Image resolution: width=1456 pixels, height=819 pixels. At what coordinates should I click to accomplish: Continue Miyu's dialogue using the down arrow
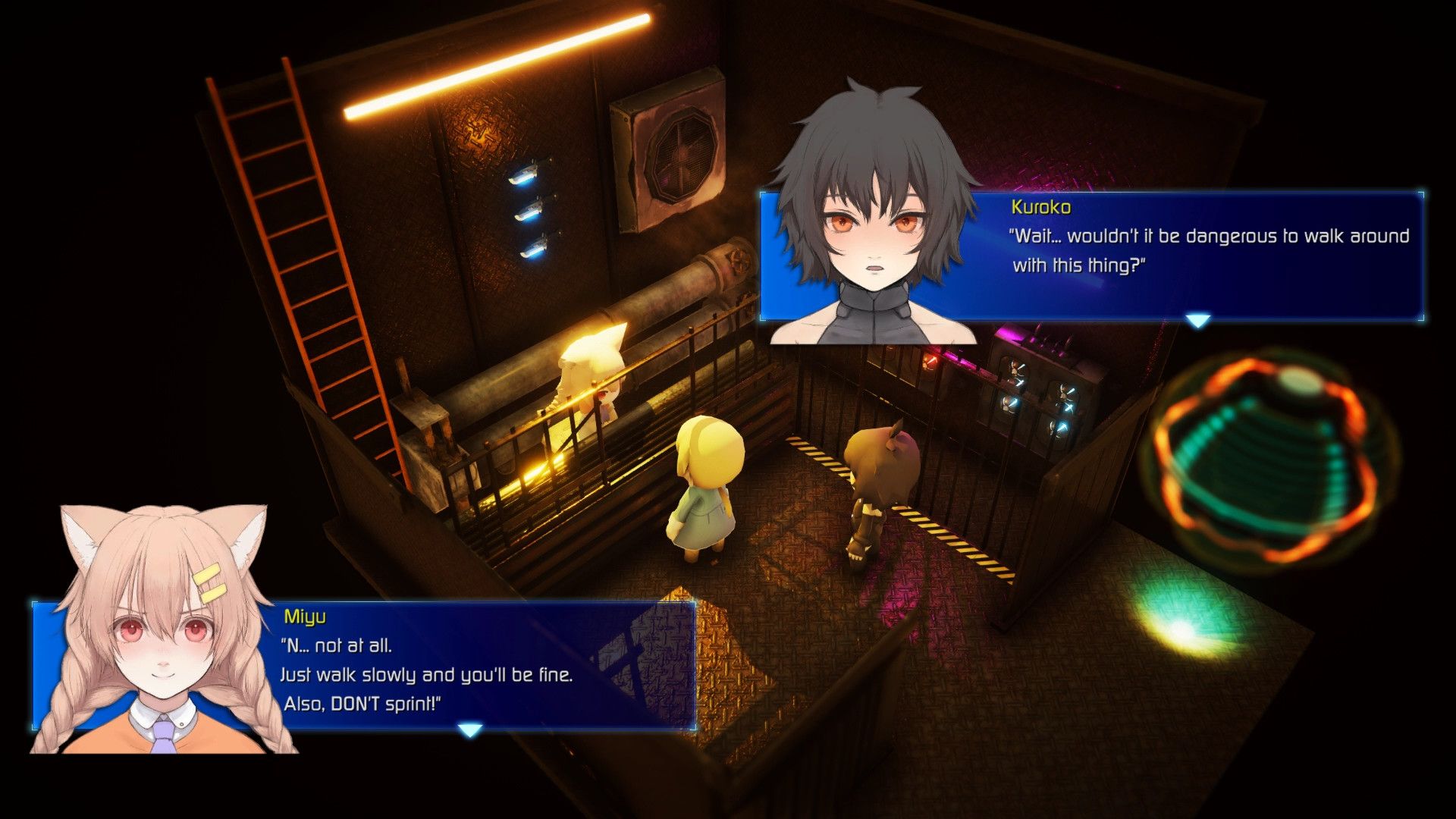pyautogui.click(x=470, y=730)
